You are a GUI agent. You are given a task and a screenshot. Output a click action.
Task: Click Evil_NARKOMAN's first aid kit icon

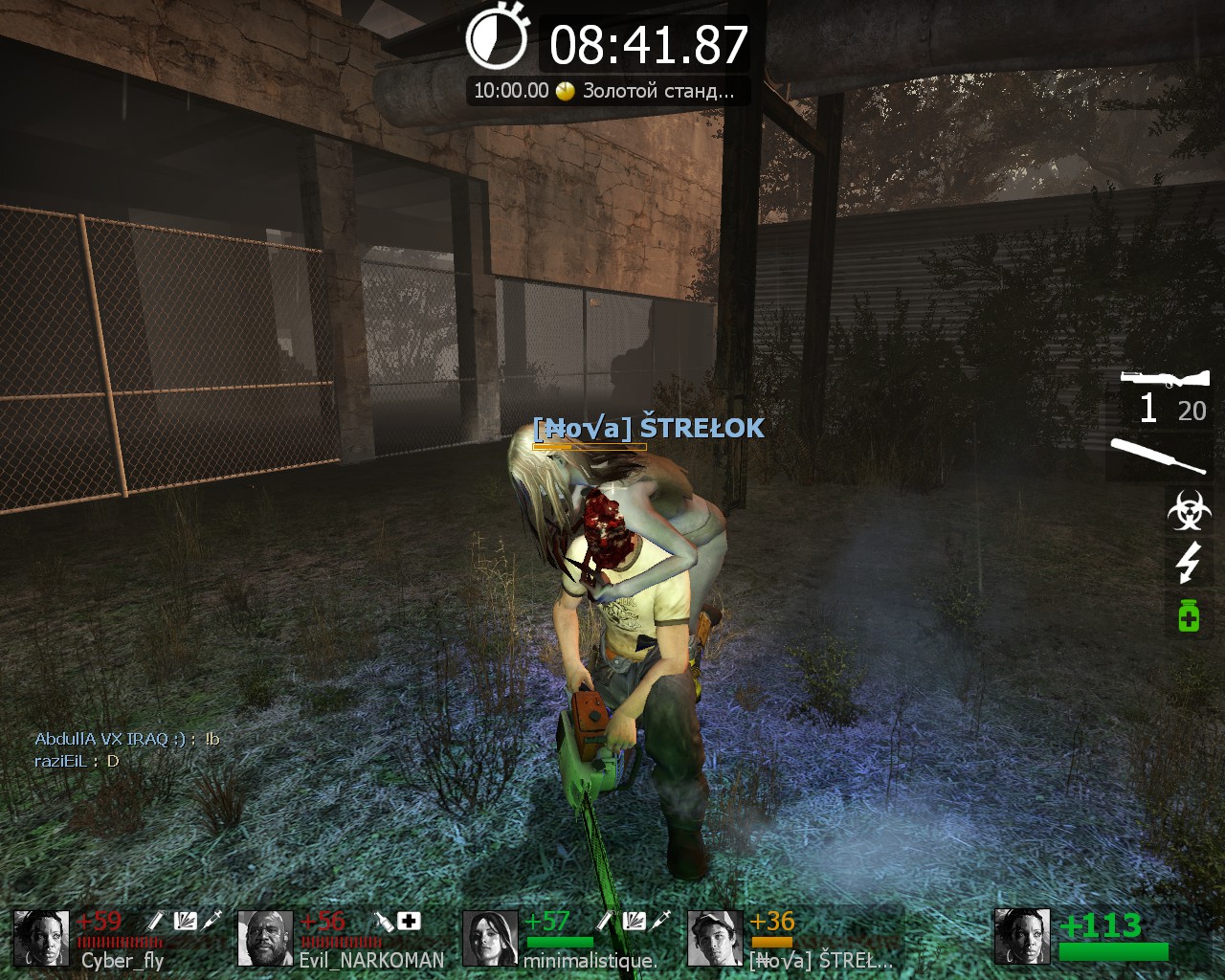tap(409, 921)
